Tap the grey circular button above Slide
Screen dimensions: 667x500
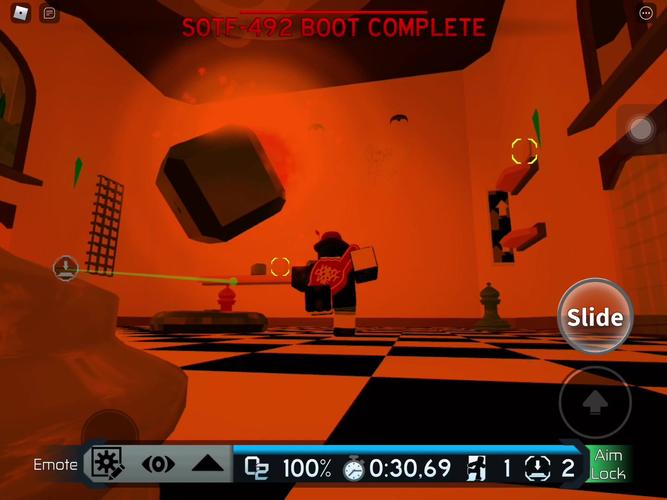click(x=640, y=129)
